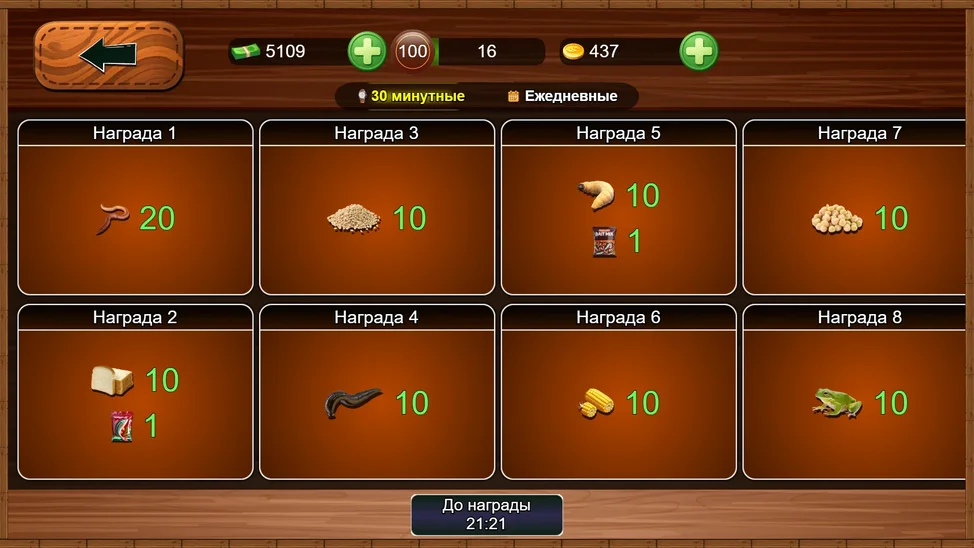Open the Награда 6 corn reward tile
Viewport: 974px width, 548px height.
pyautogui.click(x=619, y=402)
